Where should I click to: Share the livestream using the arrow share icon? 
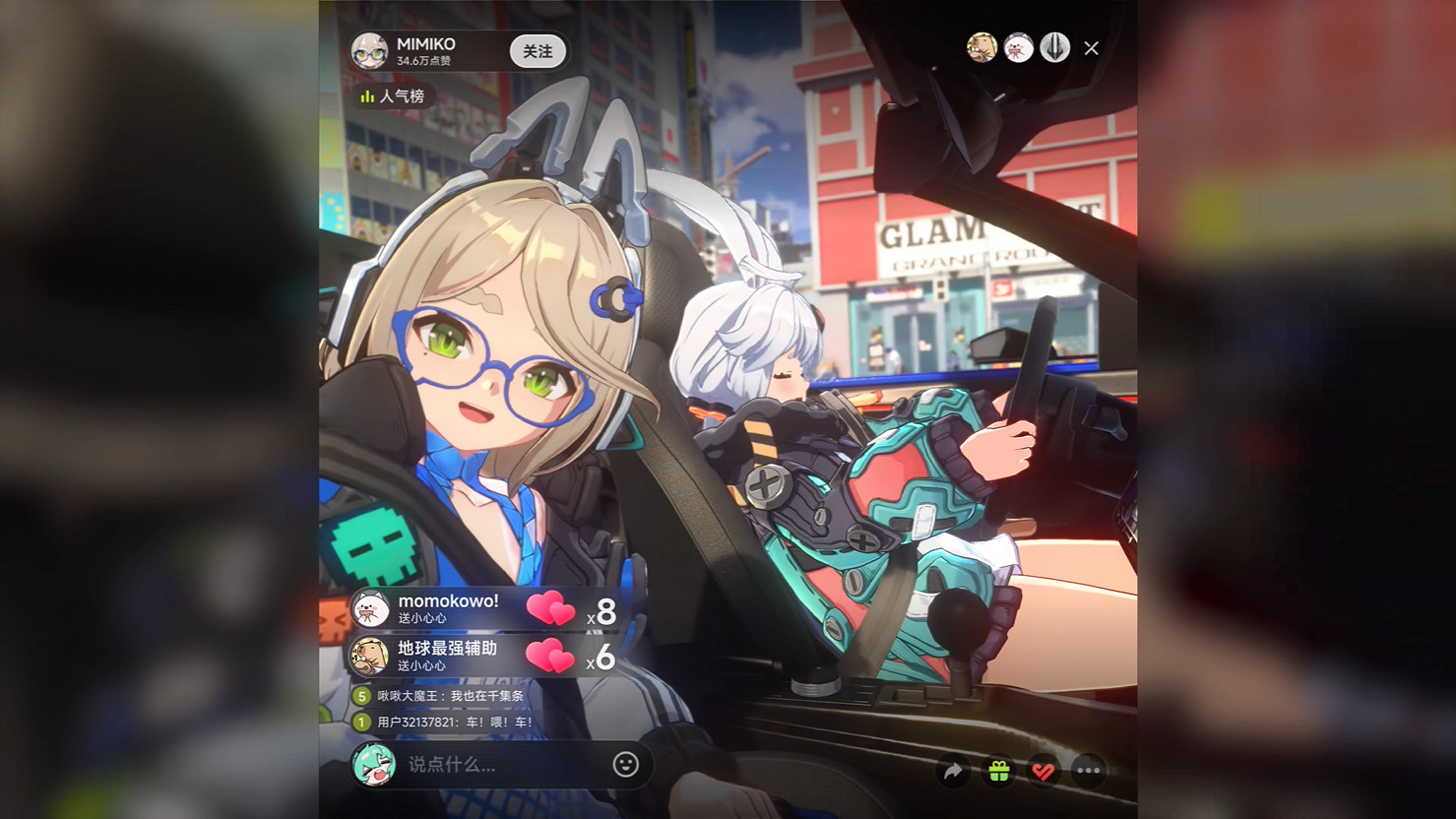[x=952, y=773]
